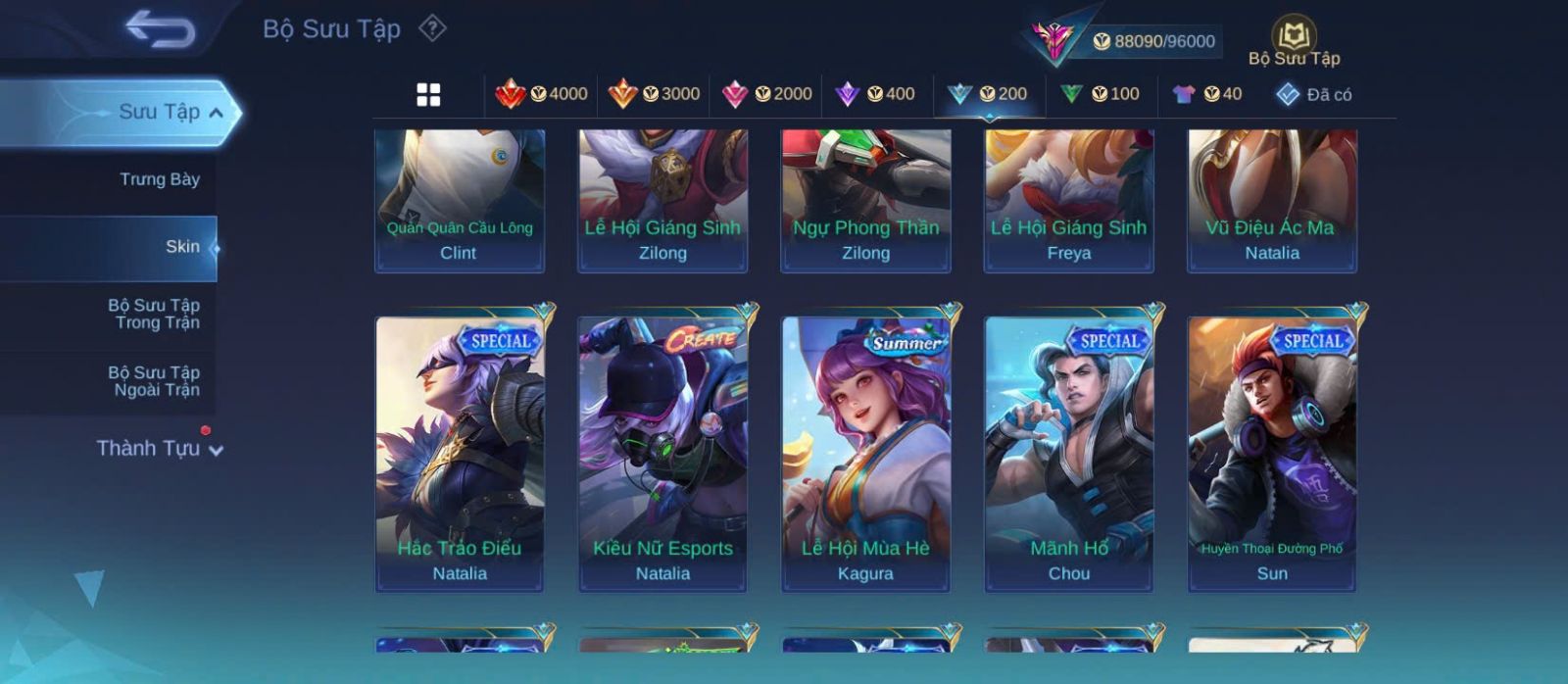Screen dimensions: 1568x684
Task: Show all skins with the grid filter
Action: coord(428,95)
